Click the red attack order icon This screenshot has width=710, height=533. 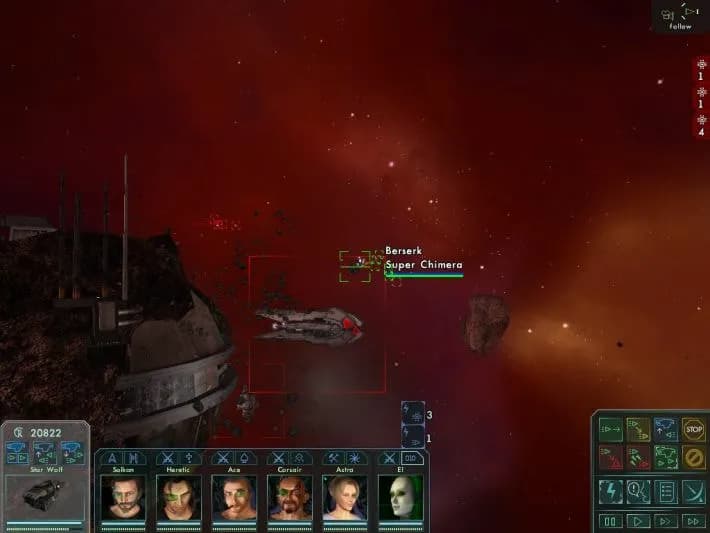(x=610, y=458)
